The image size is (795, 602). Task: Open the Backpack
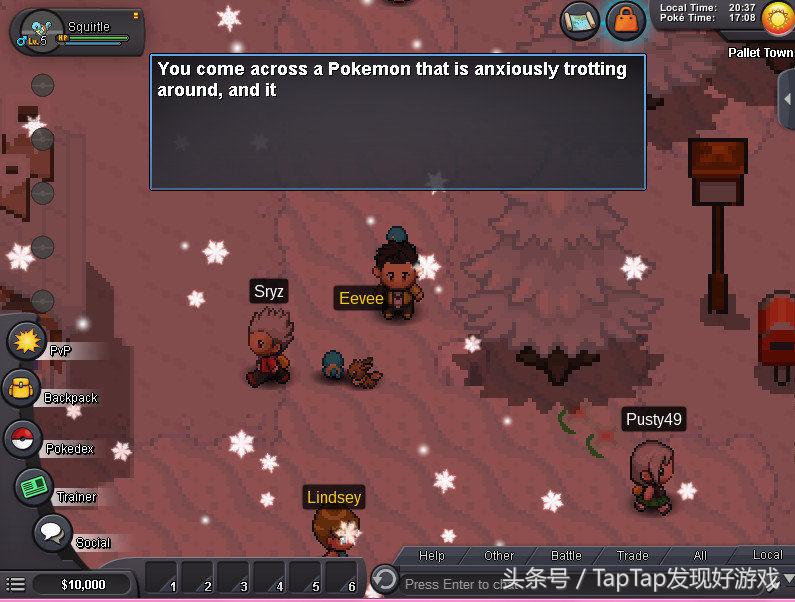(x=20, y=389)
